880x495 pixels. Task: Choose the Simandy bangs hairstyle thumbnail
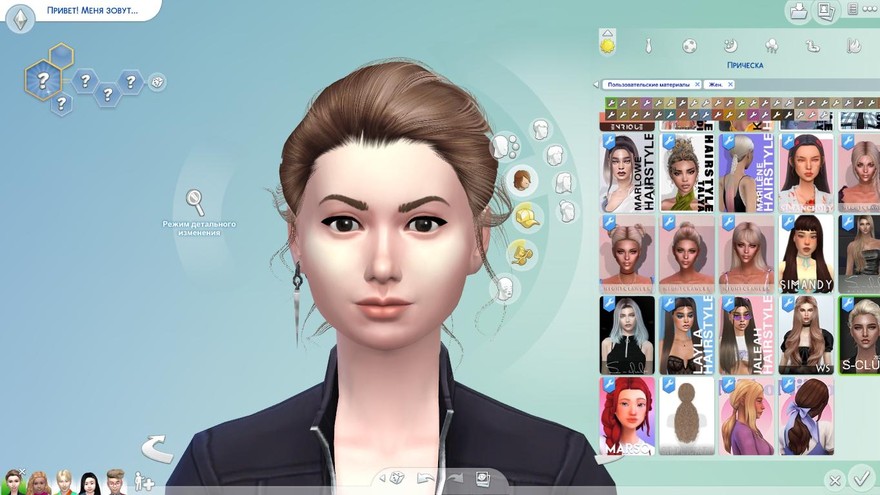806,253
